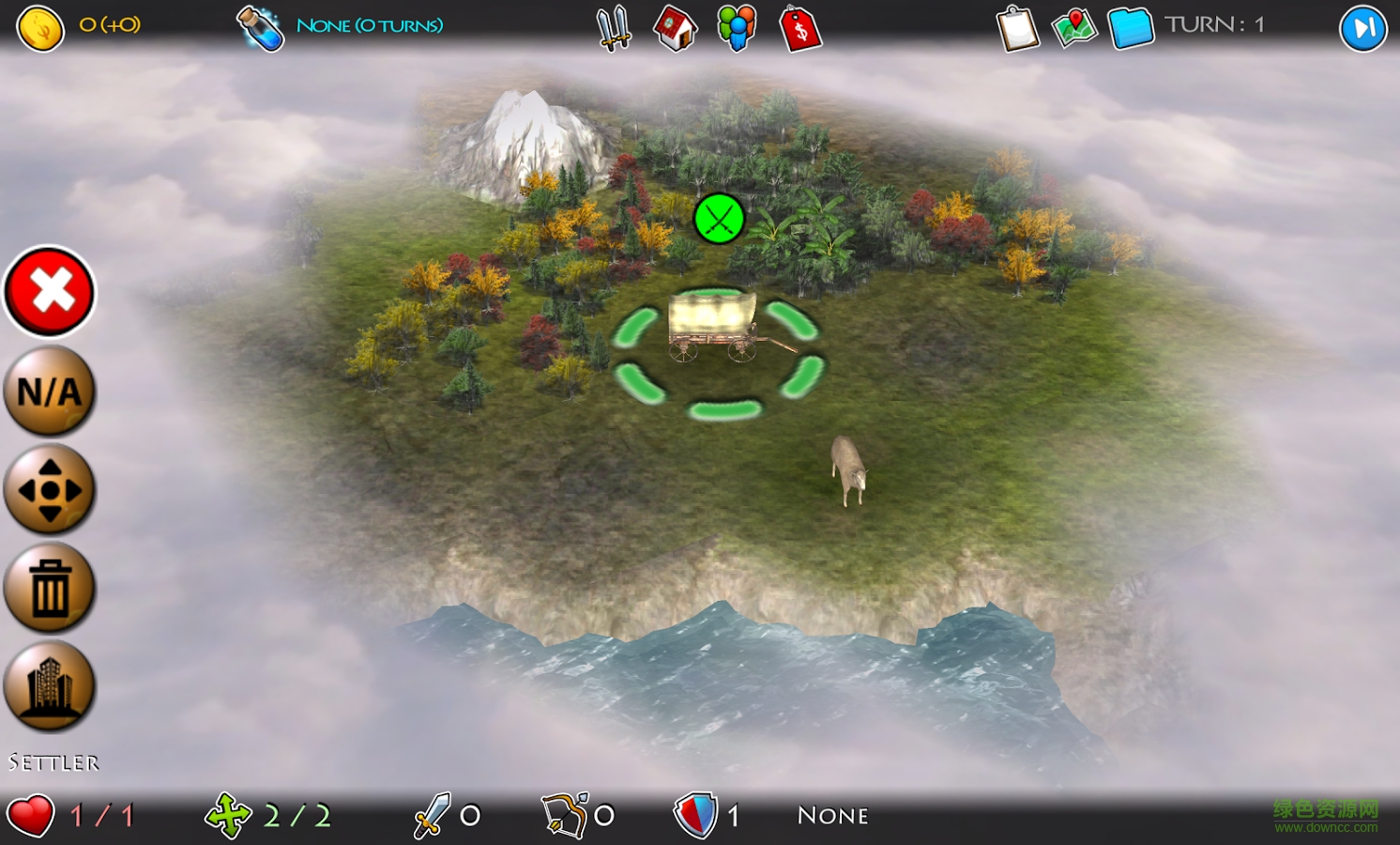Open the military units panel via crossed swords icon
This screenshot has height=845, width=1400.
(611, 26)
